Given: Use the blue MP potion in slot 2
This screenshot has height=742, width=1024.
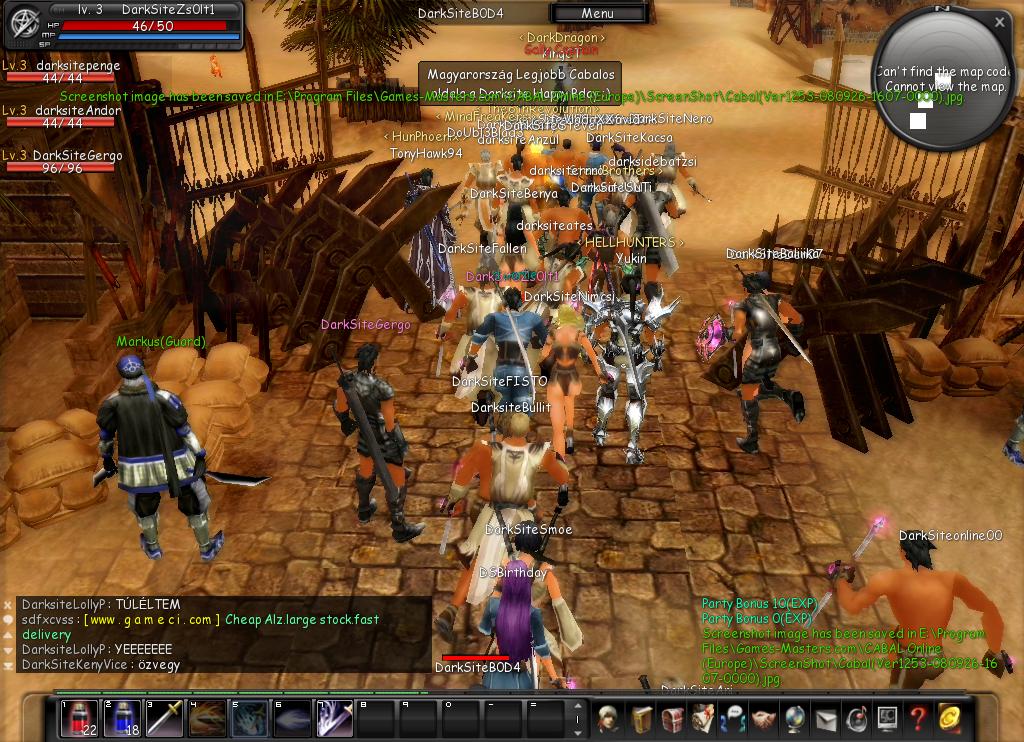Looking at the screenshot, I should 122,719.
